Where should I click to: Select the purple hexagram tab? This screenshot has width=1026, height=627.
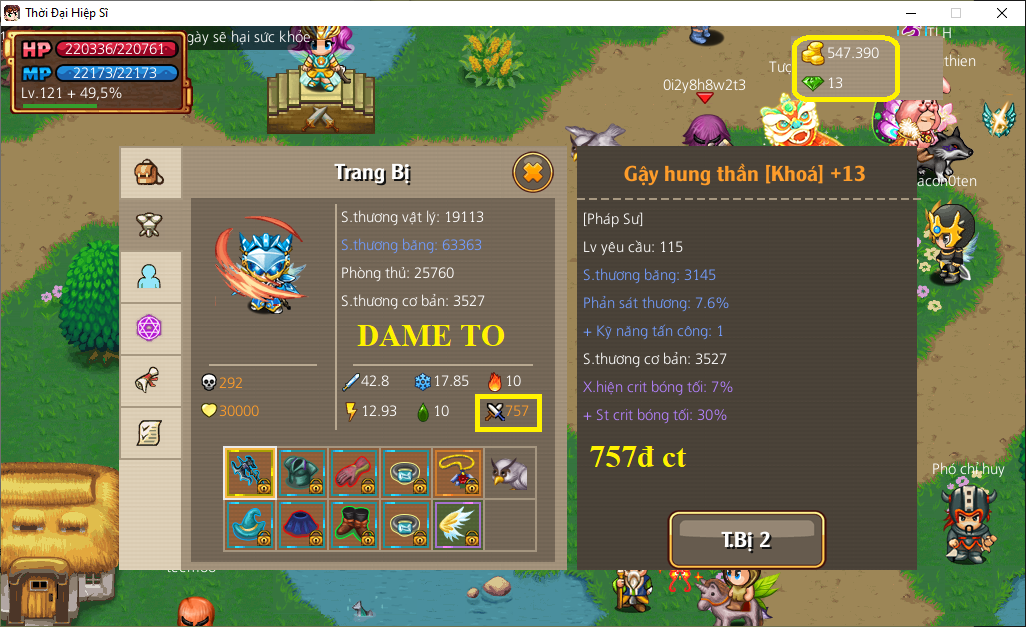coord(150,328)
